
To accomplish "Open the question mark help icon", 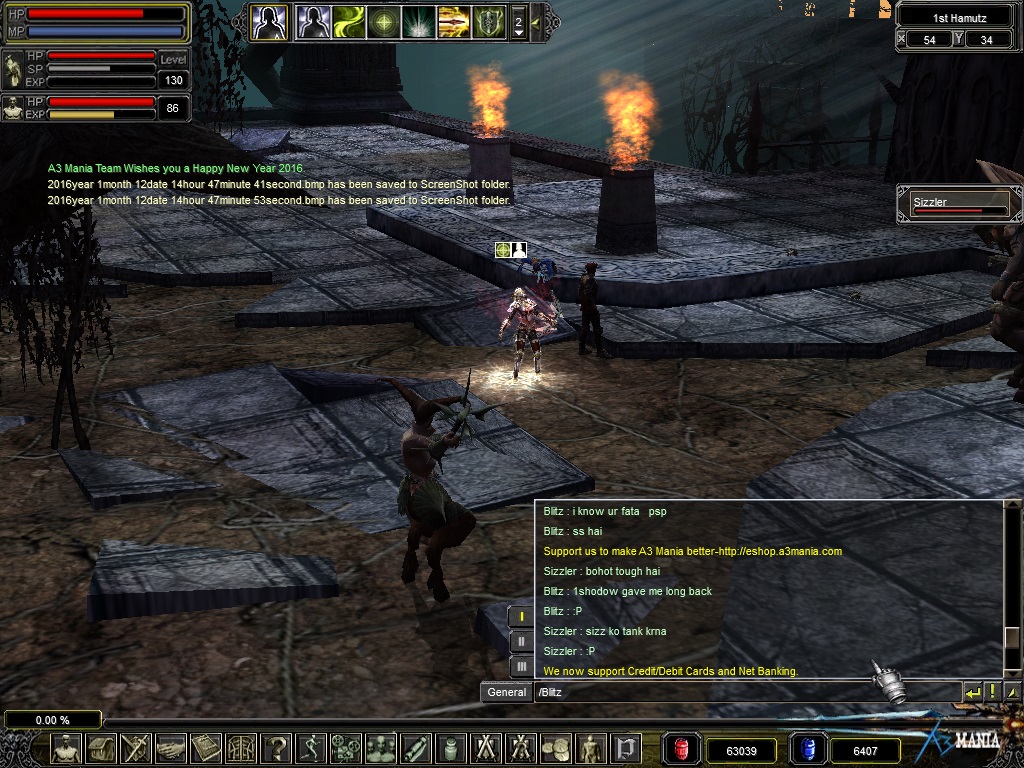I will pyautogui.click(x=276, y=748).
